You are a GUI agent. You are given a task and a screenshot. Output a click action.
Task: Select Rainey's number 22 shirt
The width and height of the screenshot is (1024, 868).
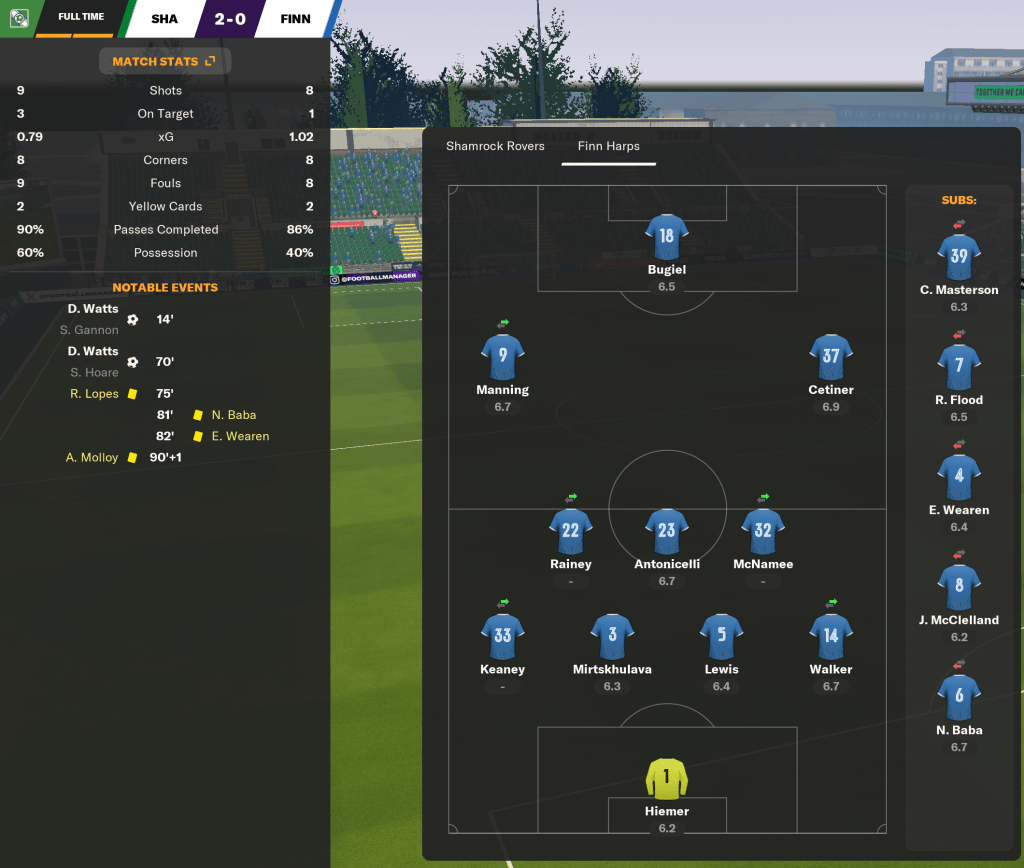click(x=570, y=531)
